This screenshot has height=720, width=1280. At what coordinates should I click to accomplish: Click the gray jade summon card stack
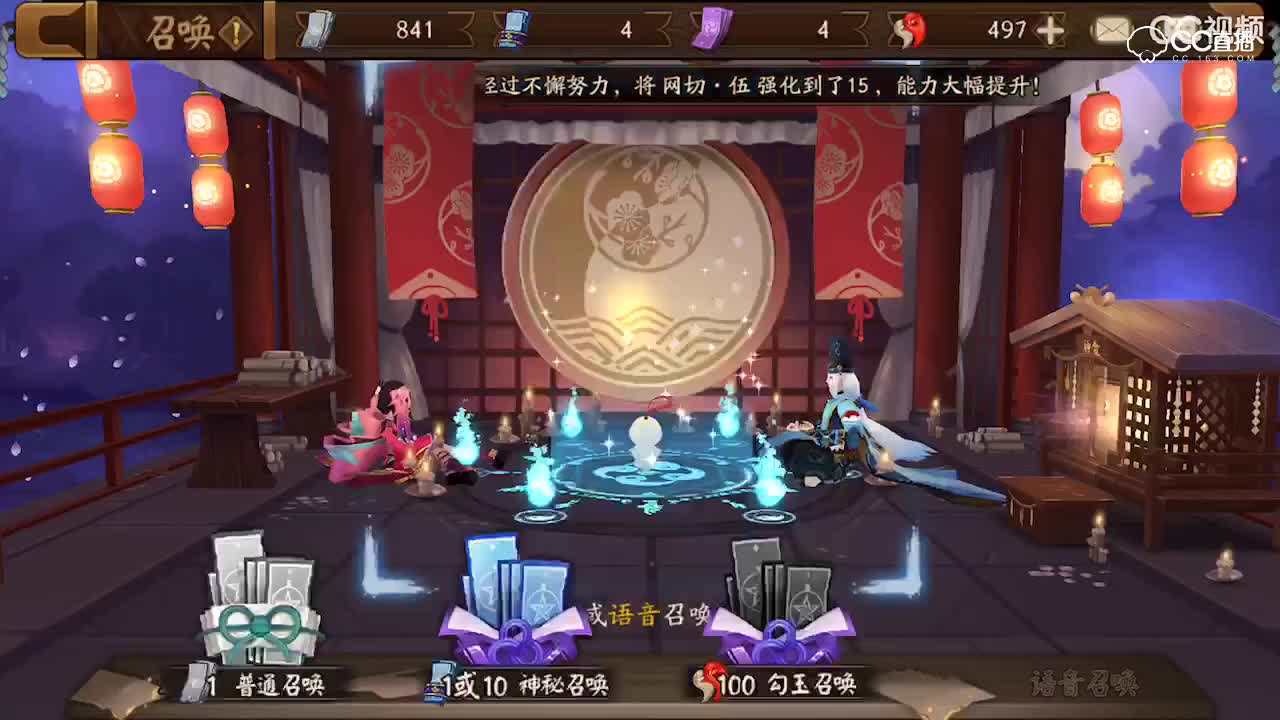tap(780, 590)
